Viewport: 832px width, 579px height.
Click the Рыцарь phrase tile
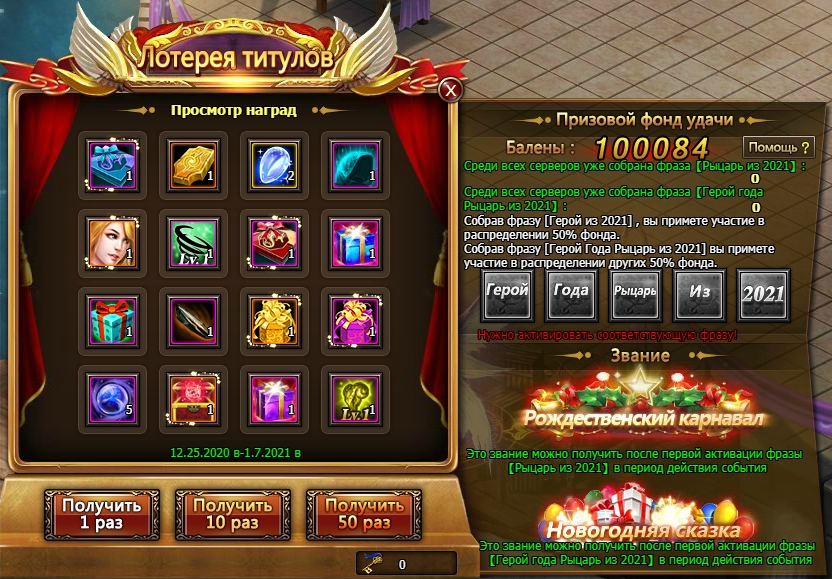click(635, 294)
